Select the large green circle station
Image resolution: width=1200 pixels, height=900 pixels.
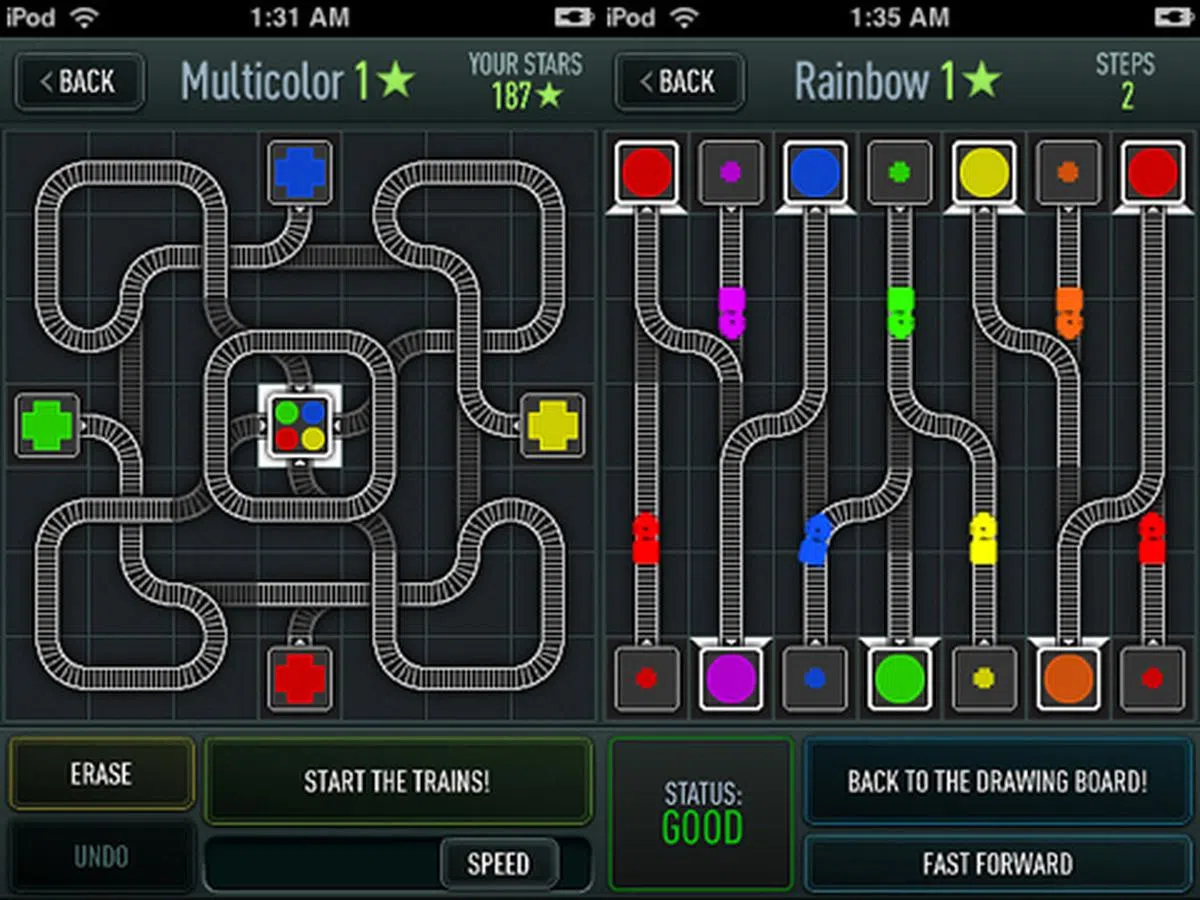pyautogui.click(x=899, y=679)
